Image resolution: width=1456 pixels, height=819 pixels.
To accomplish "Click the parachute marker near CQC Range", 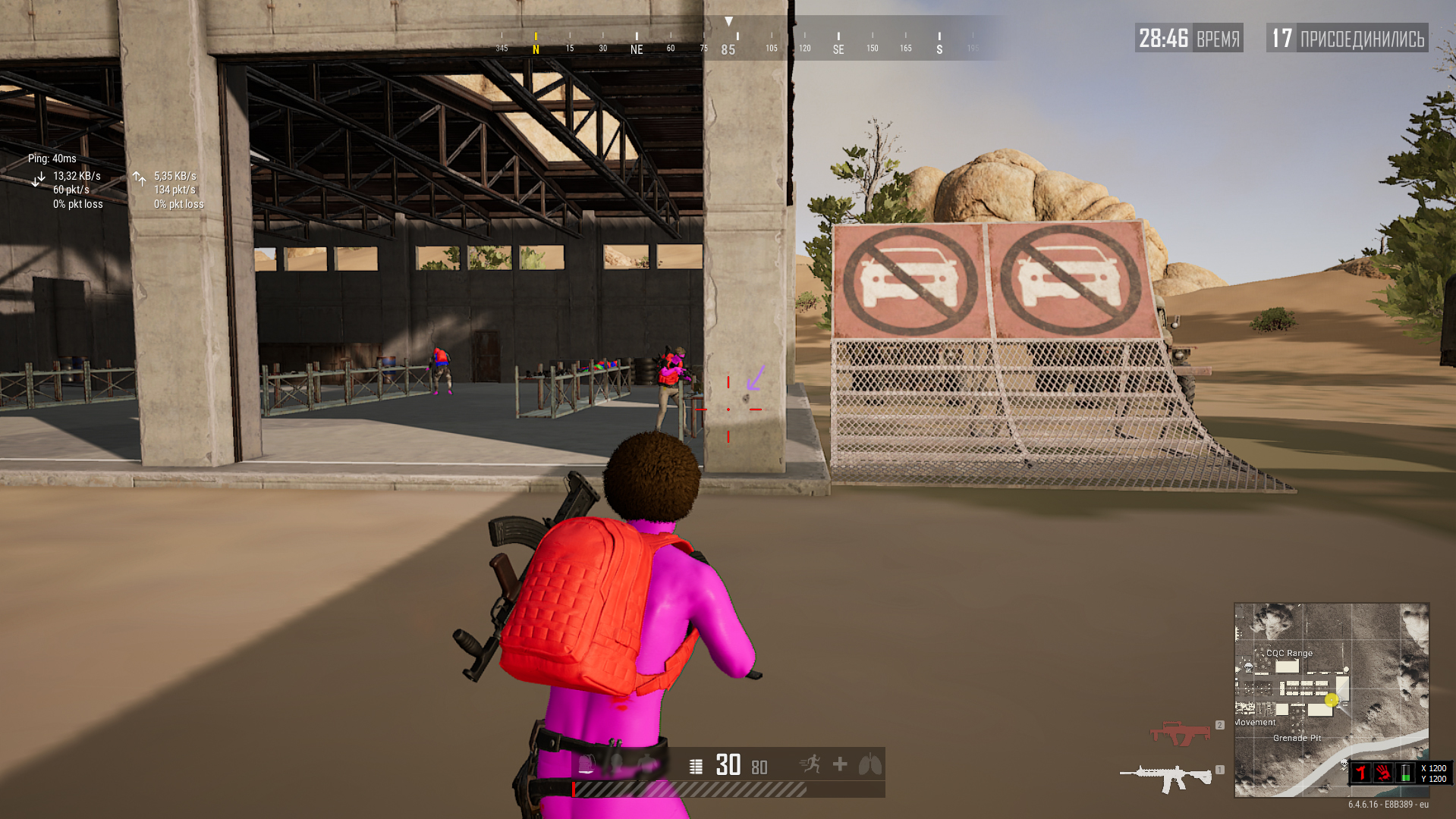I will 1248,668.
